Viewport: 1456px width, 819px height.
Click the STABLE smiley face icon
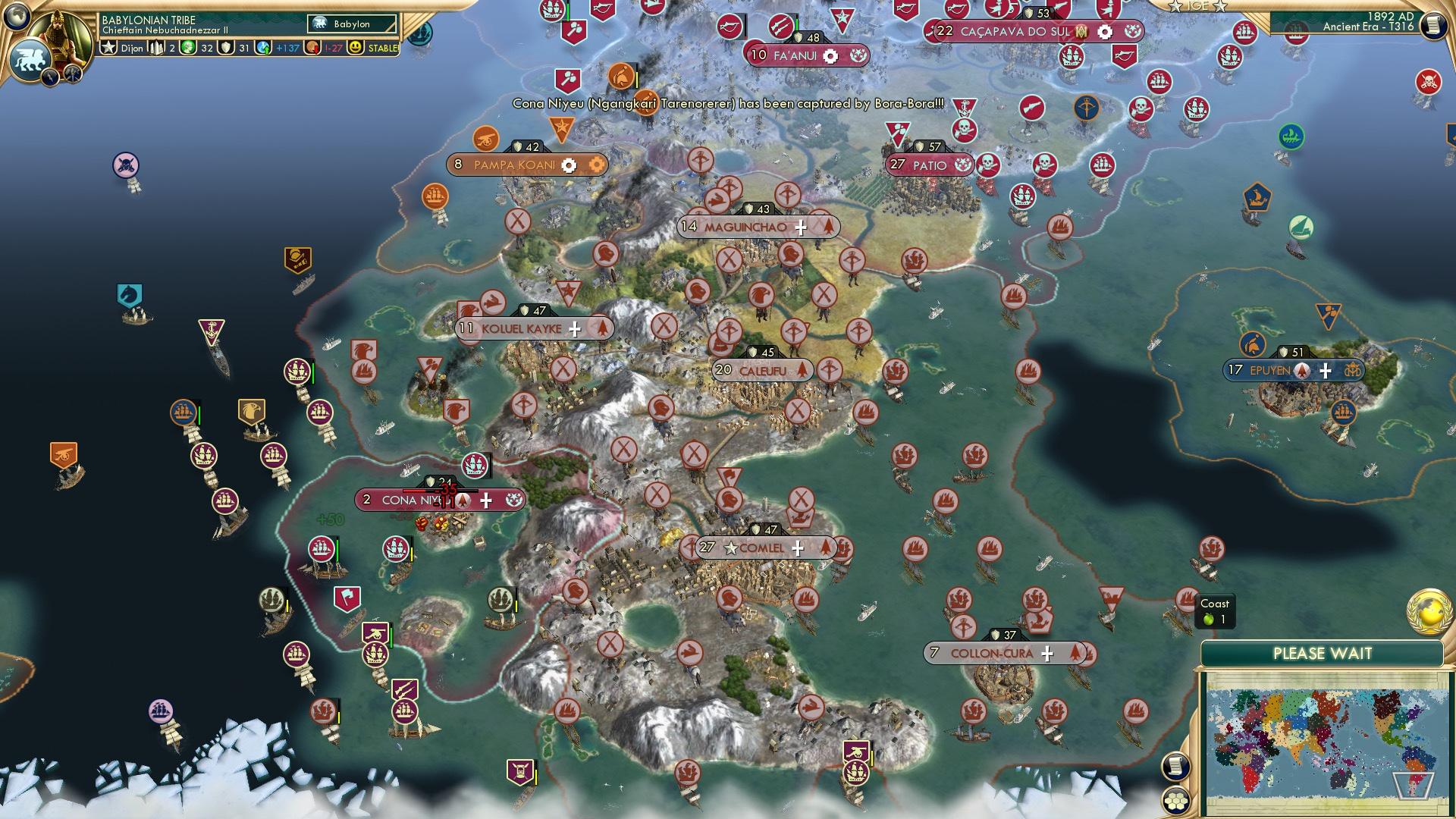356,48
